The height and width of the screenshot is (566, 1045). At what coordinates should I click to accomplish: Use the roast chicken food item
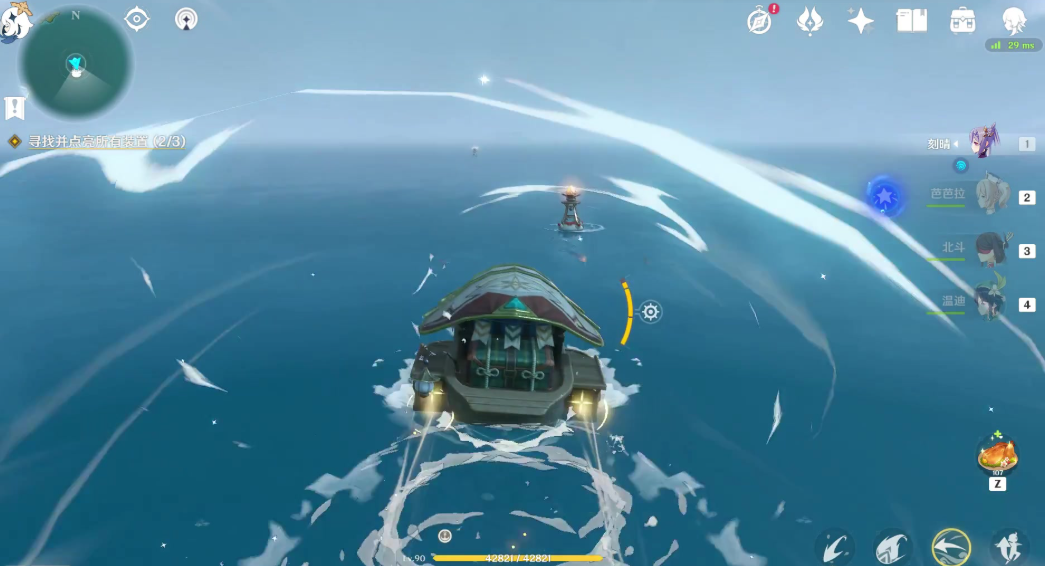click(997, 456)
